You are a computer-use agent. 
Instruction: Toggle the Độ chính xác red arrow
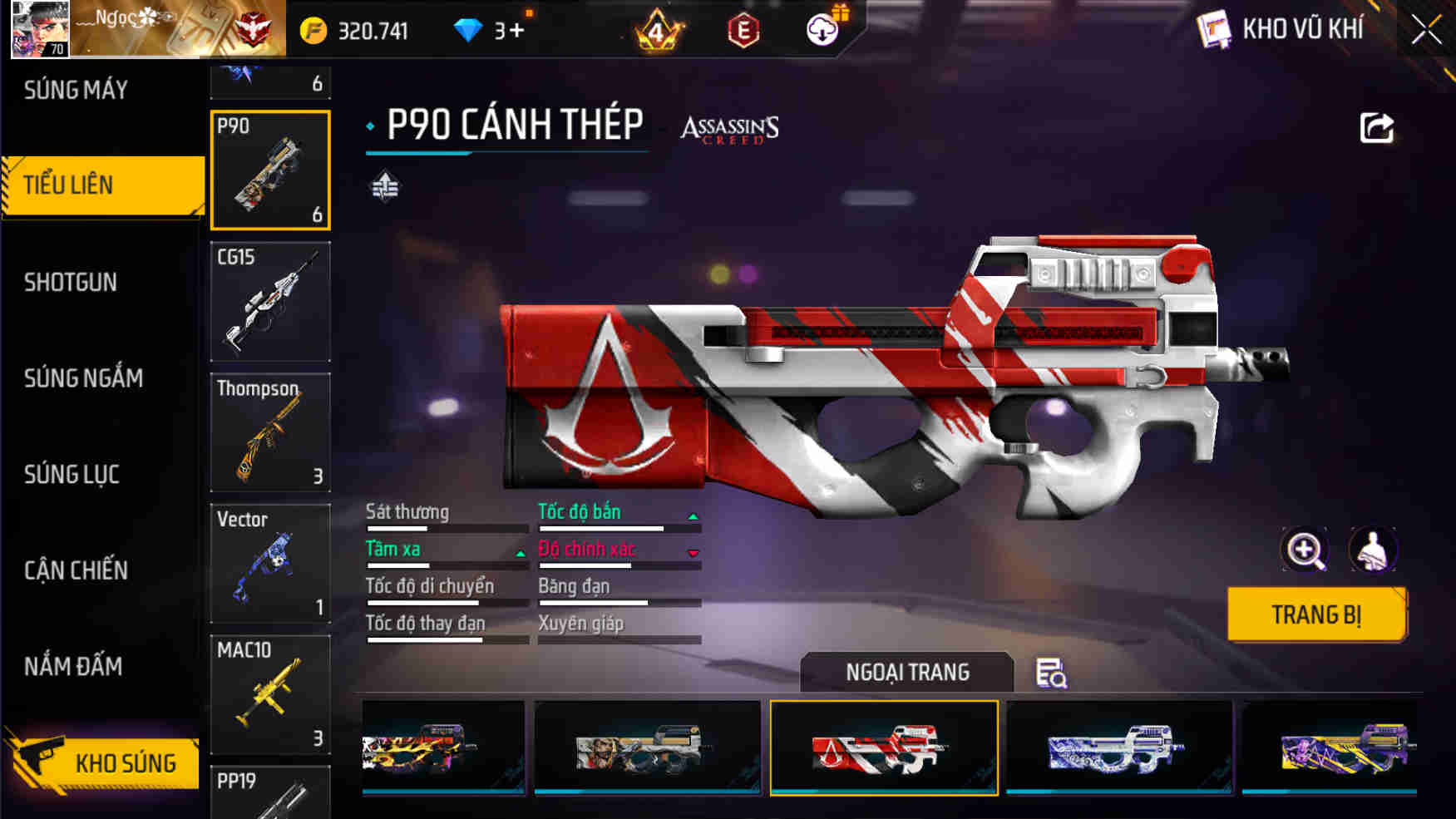pos(693,552)
